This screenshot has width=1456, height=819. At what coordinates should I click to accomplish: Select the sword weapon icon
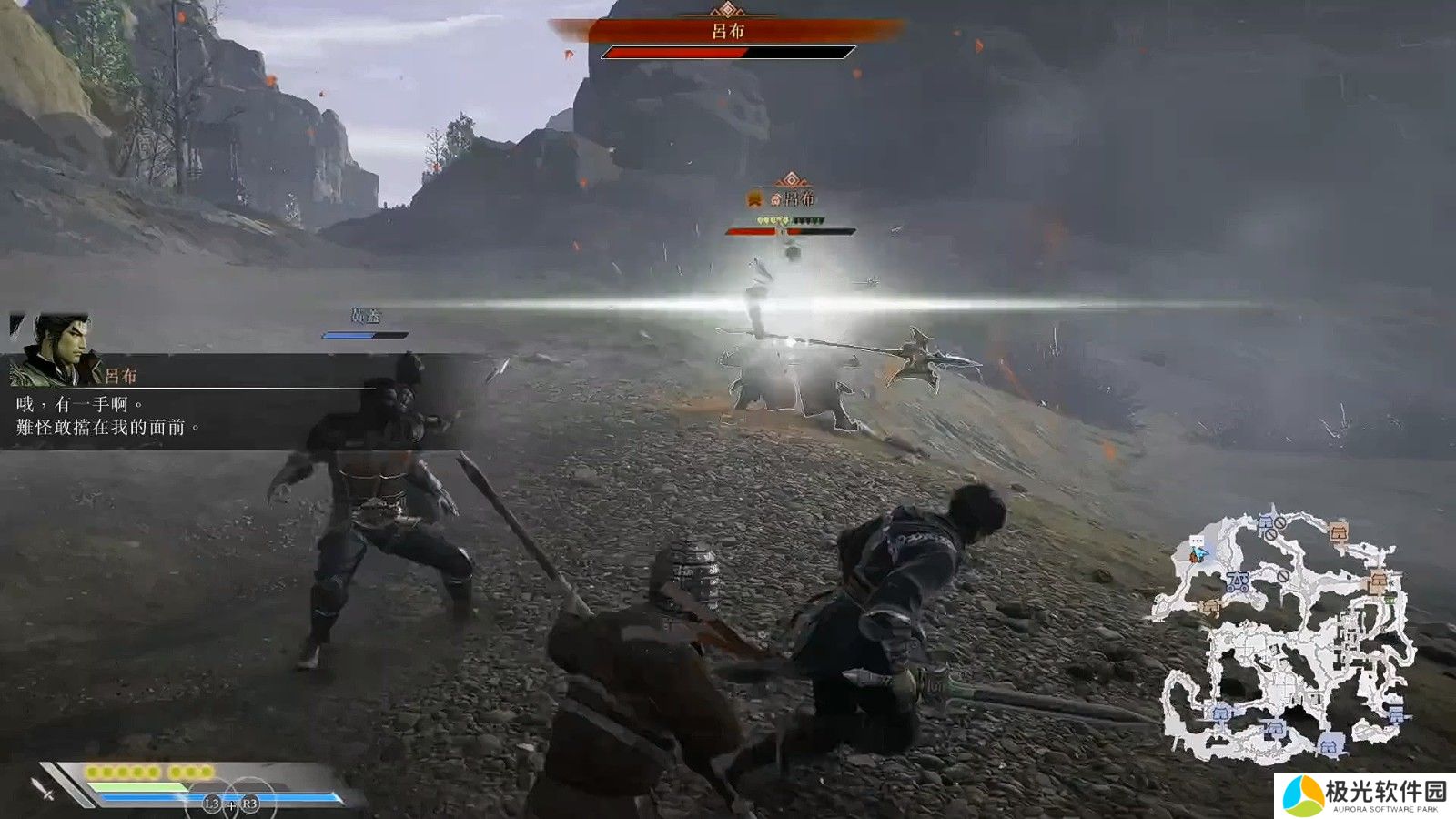tap(43, 788)
